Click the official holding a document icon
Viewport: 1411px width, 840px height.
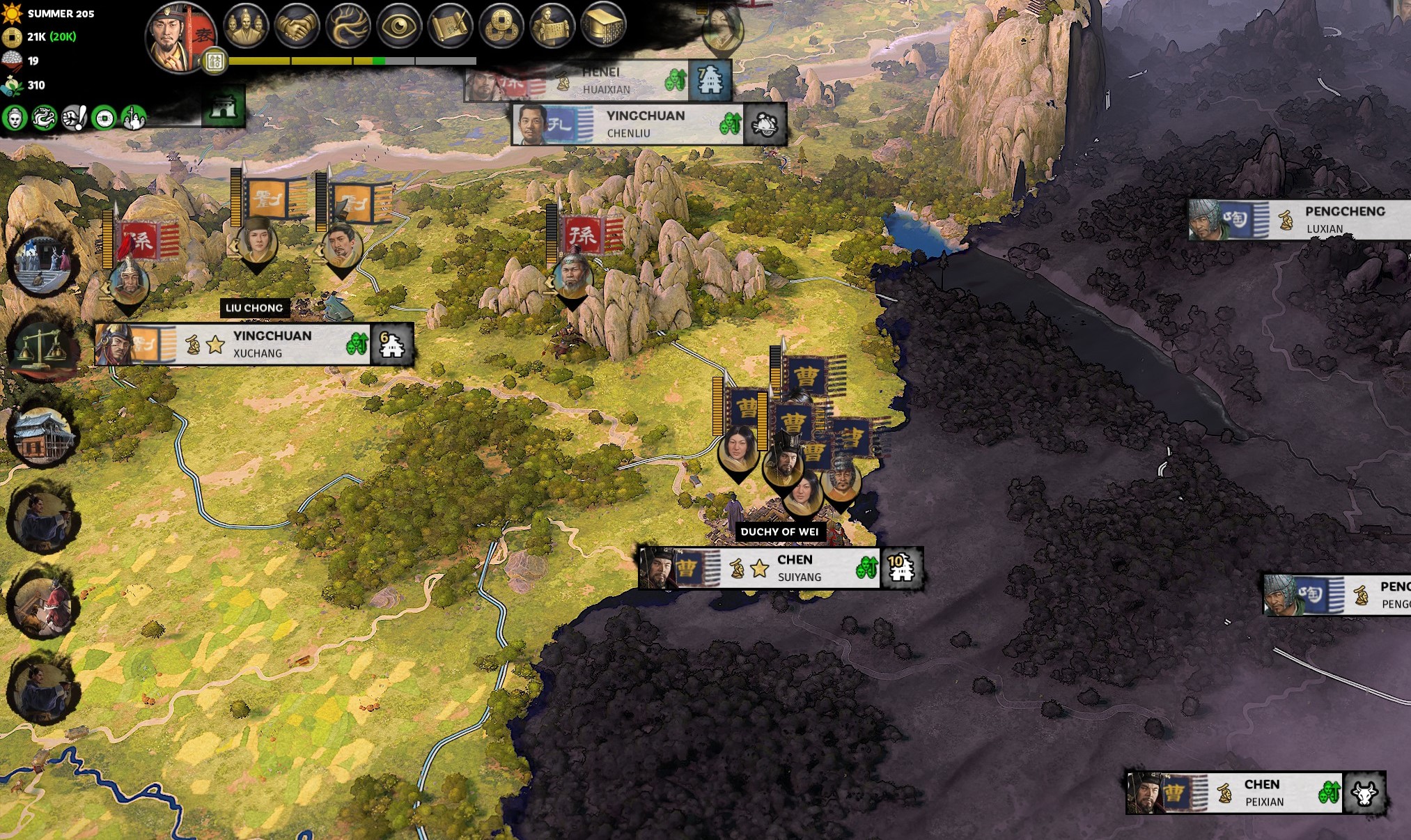552,26
